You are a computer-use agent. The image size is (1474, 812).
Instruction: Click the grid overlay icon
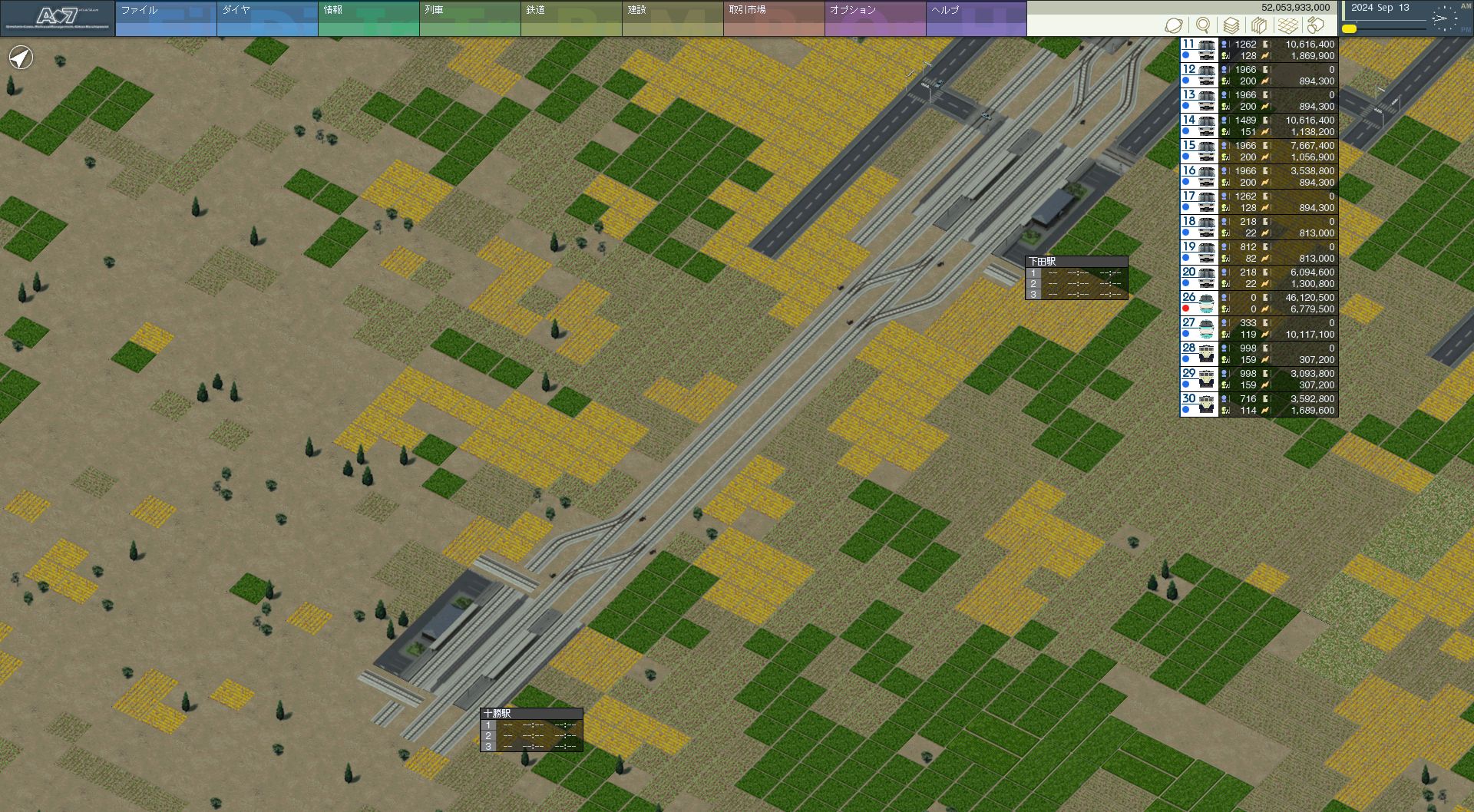[x=1287, y=26]
